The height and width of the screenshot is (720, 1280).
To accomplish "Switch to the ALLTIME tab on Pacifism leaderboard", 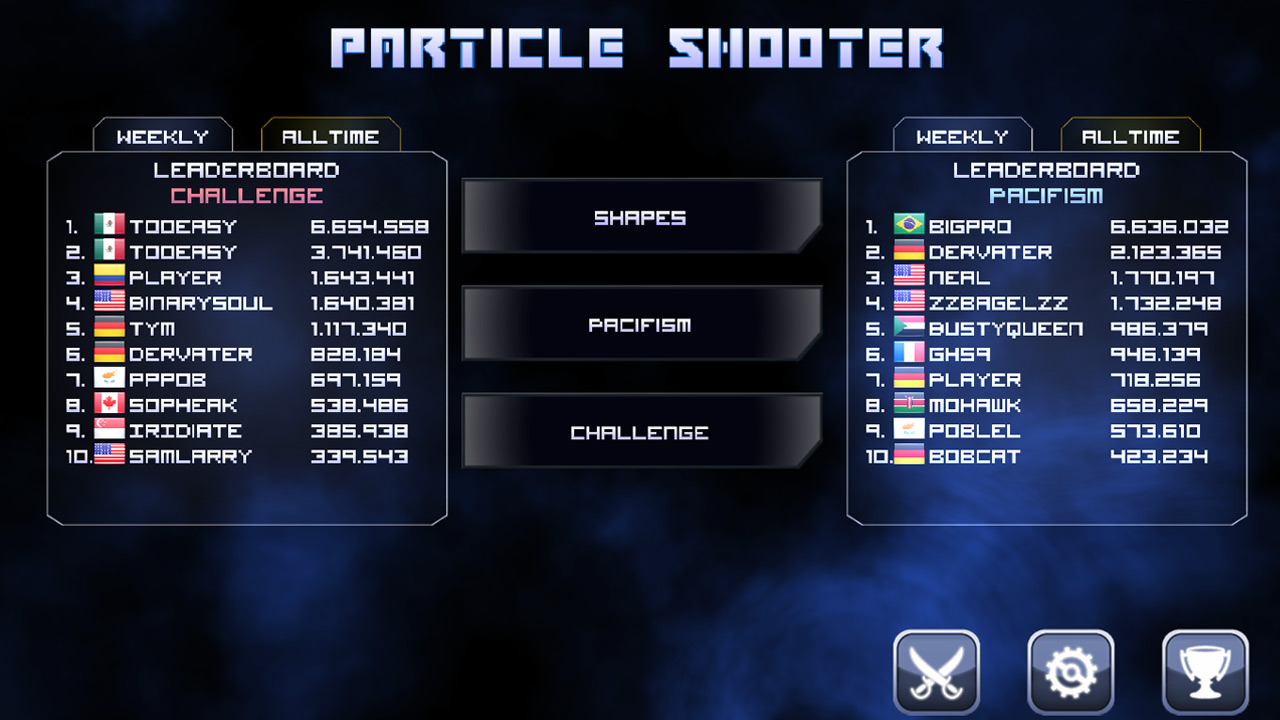I will [1131, 135].
